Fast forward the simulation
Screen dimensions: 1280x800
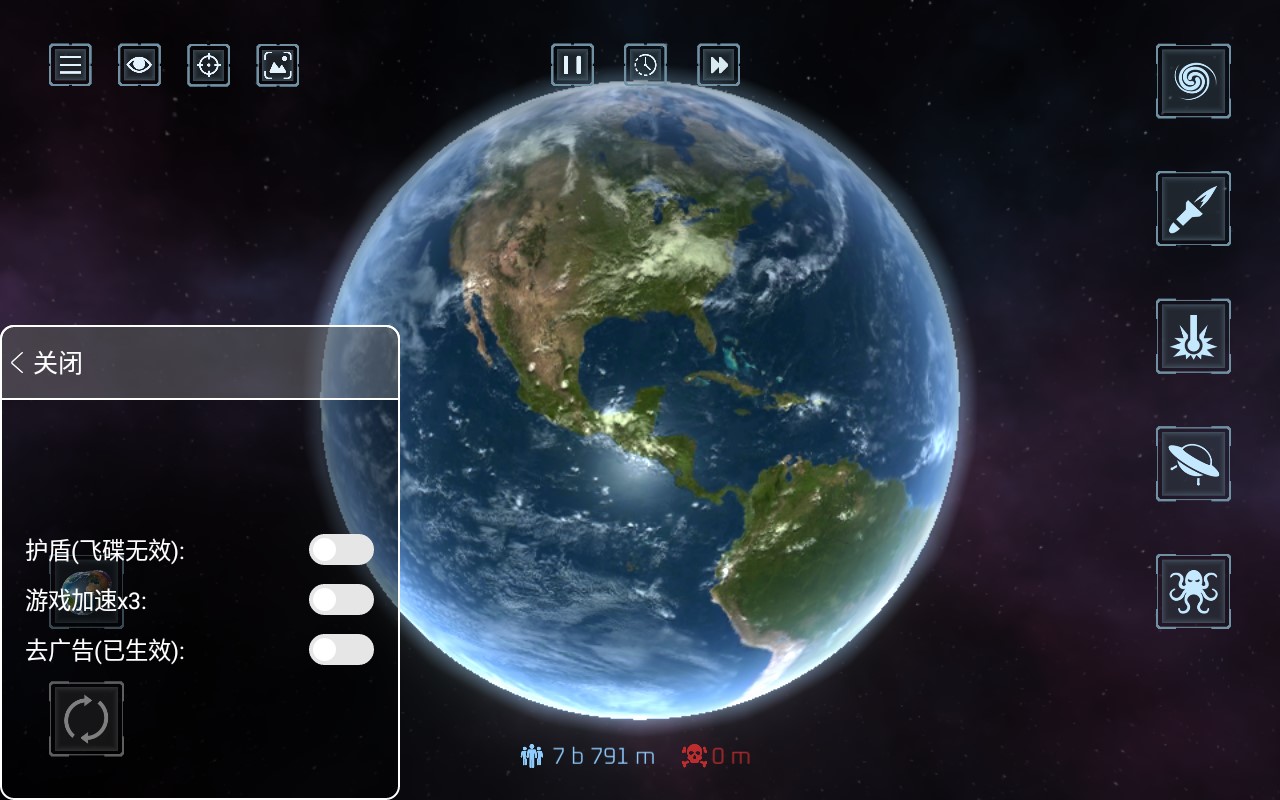[x=718, y=65]
